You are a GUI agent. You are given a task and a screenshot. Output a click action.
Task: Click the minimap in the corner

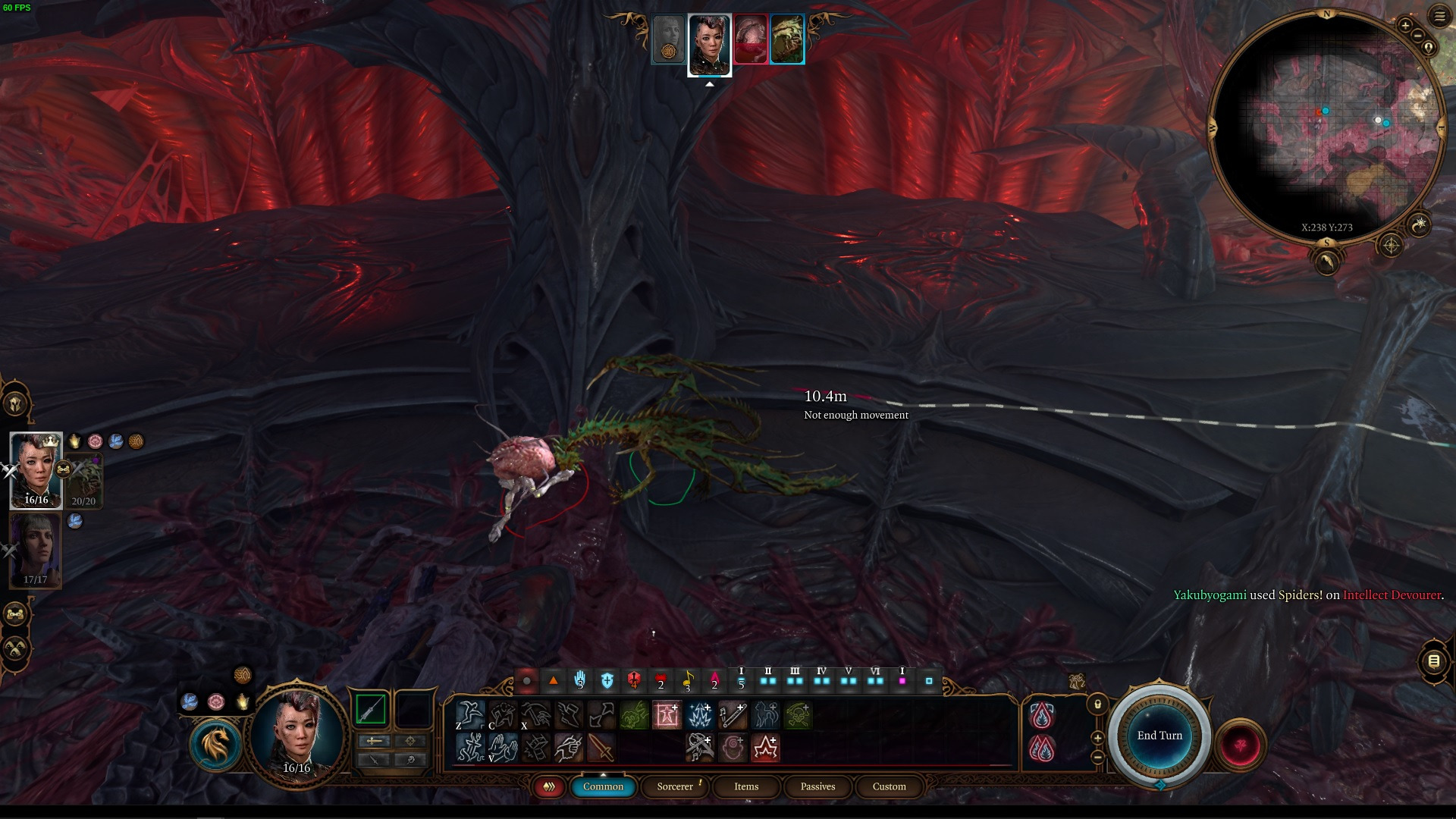(x=1326, y=129)
